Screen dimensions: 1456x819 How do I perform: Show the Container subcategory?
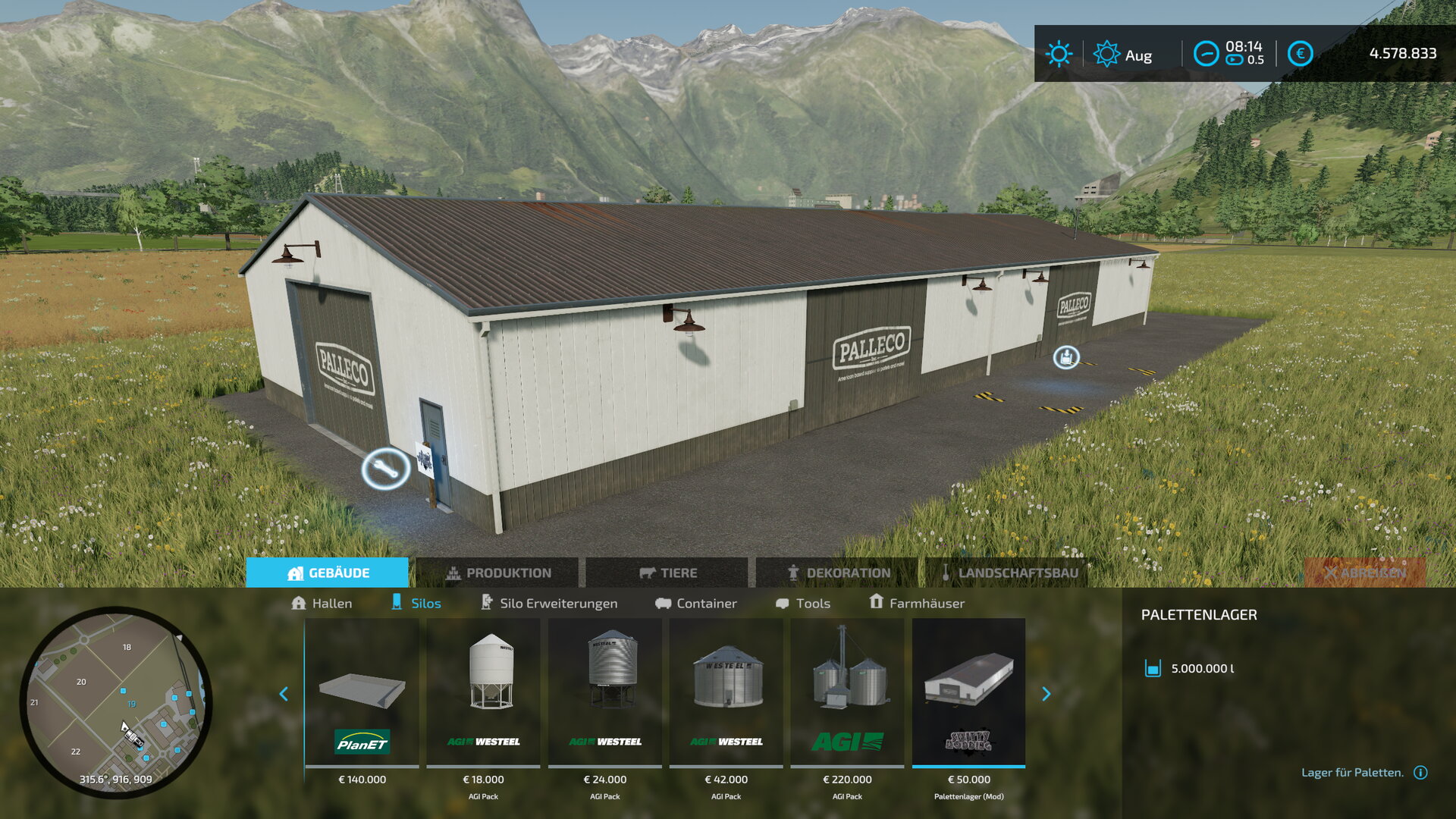click(x=696, y=603)
